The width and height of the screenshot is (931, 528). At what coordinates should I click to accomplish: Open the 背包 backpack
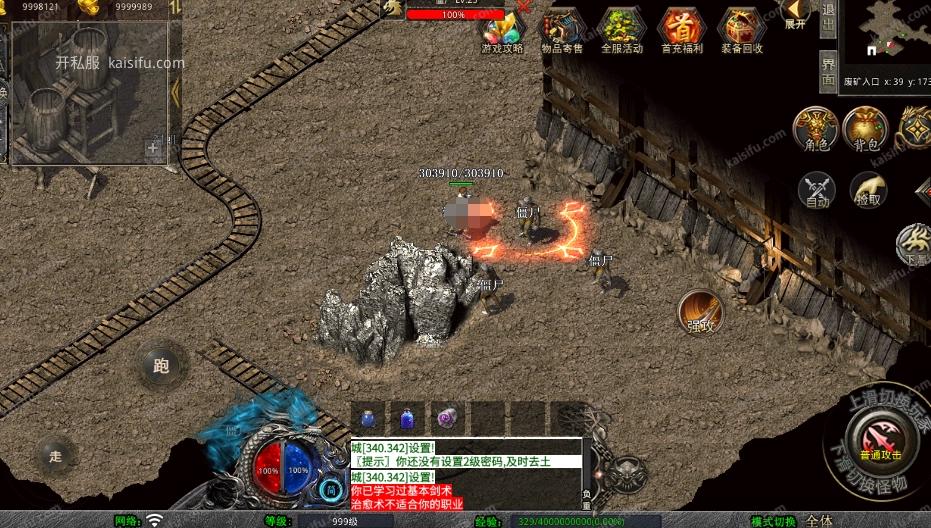point(865,129)
